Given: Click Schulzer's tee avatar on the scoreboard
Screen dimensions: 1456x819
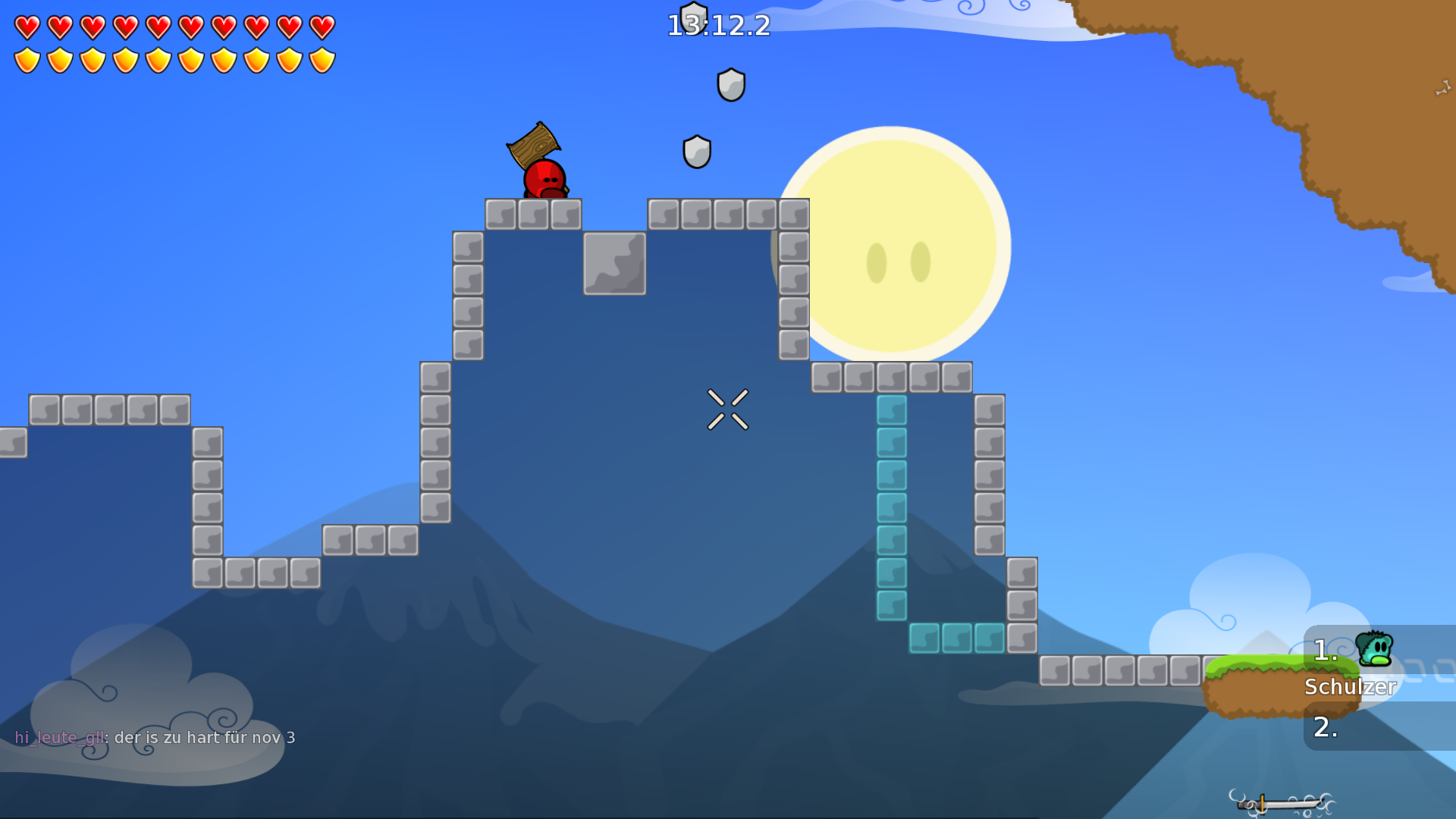Looking at the screenshot, I should pyautogui.click(x=1374, y=651).
